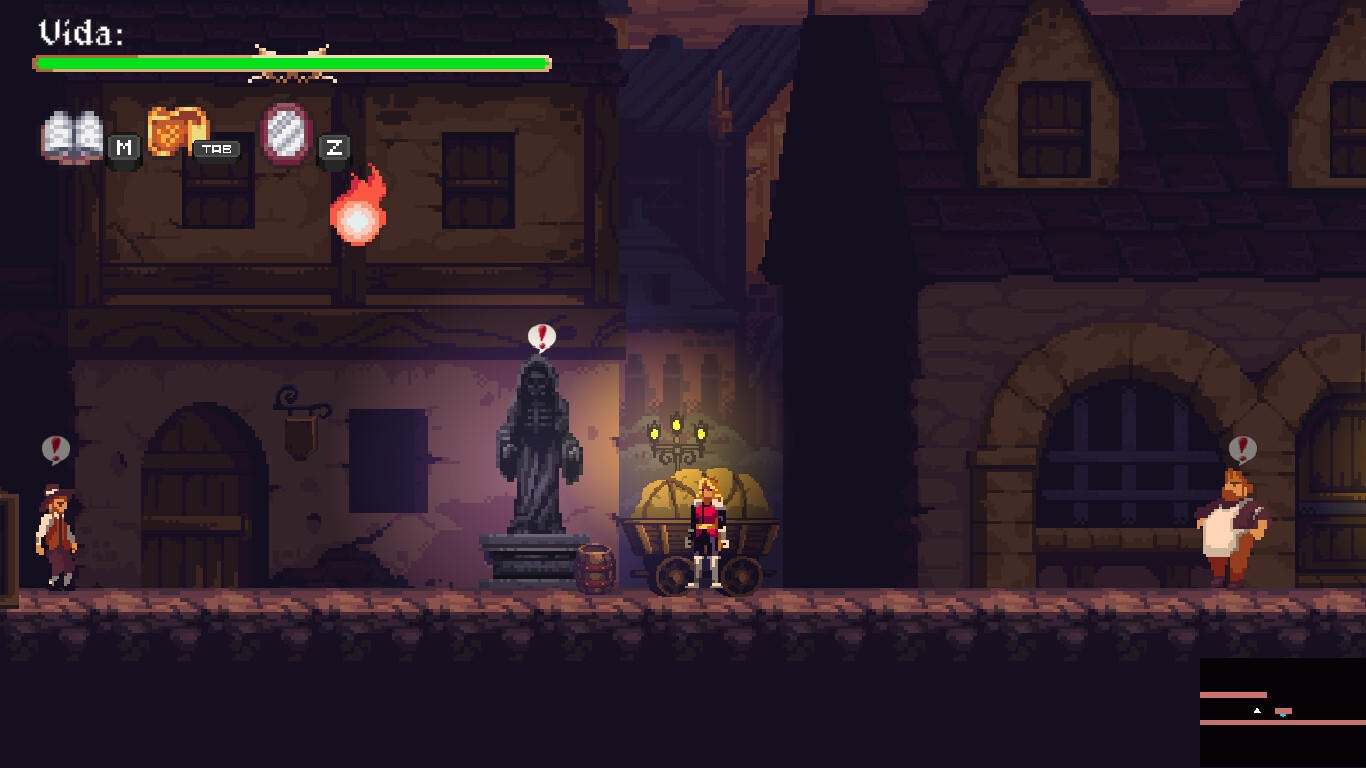Image resolution: width=1366 pixels, height=768 pixels.
Task: Click the wooden barrel beside the statue
Action: (x=597, y=570)
